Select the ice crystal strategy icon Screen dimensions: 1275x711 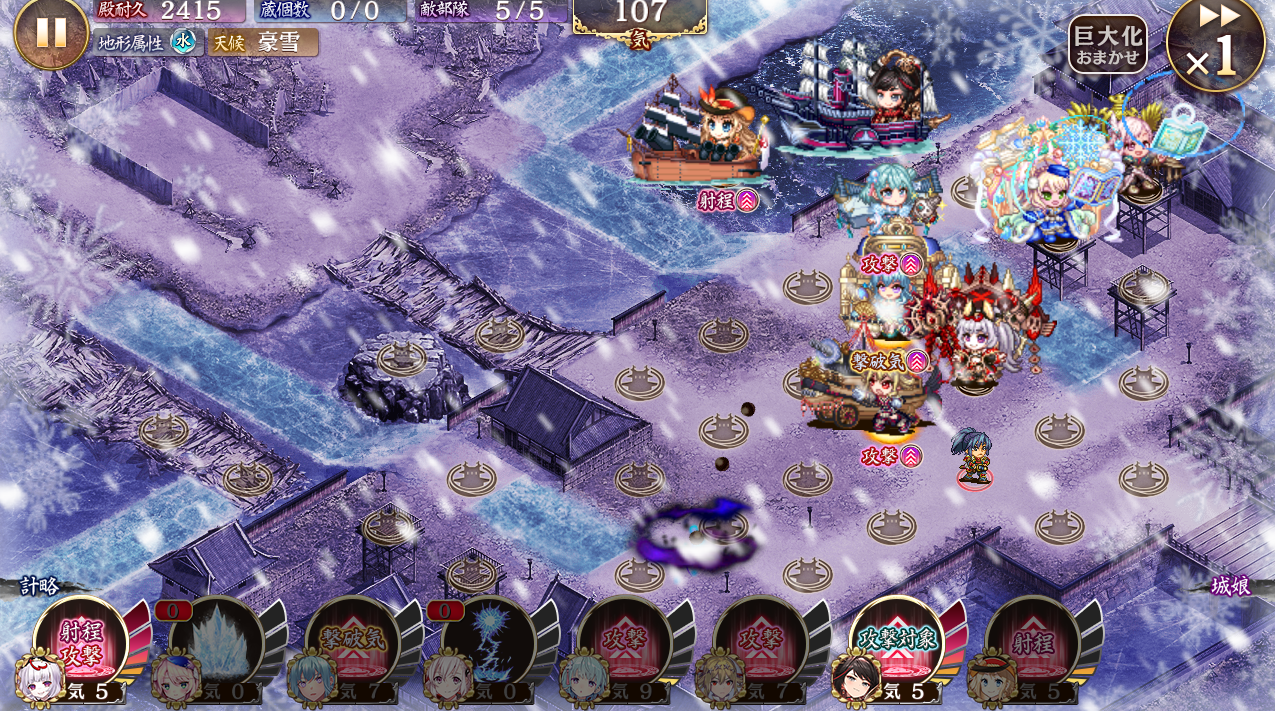216,642
